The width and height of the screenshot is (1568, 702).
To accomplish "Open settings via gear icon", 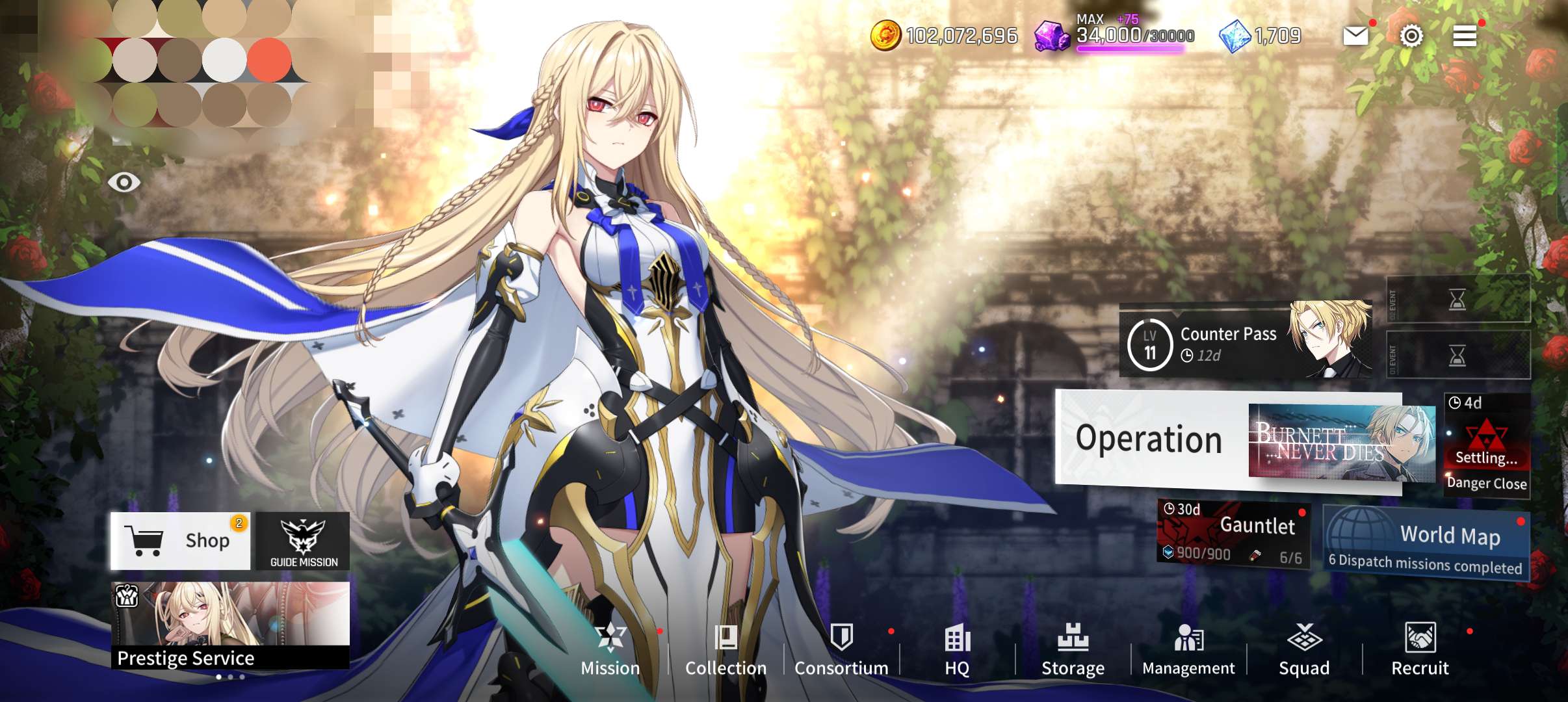I will tap(1411, 36).
